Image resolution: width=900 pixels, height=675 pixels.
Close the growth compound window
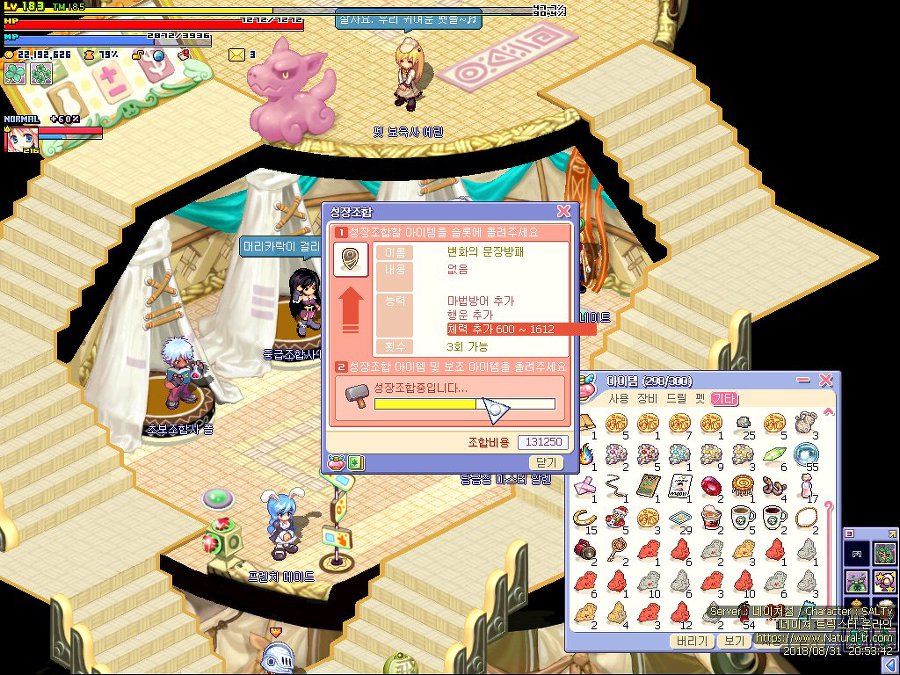click(x=563, y=212)
